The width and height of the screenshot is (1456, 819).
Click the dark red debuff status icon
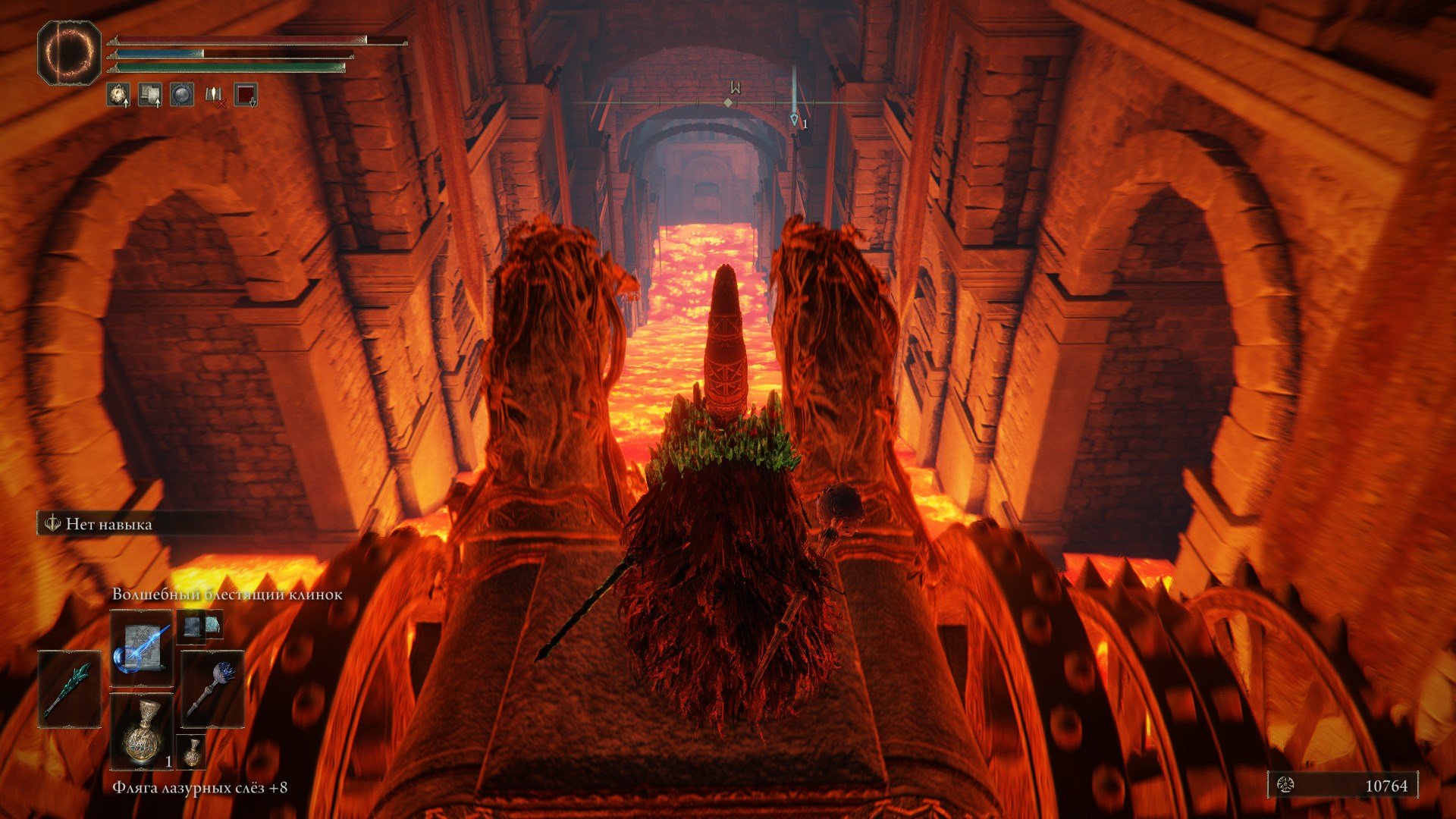pos(246,95)
